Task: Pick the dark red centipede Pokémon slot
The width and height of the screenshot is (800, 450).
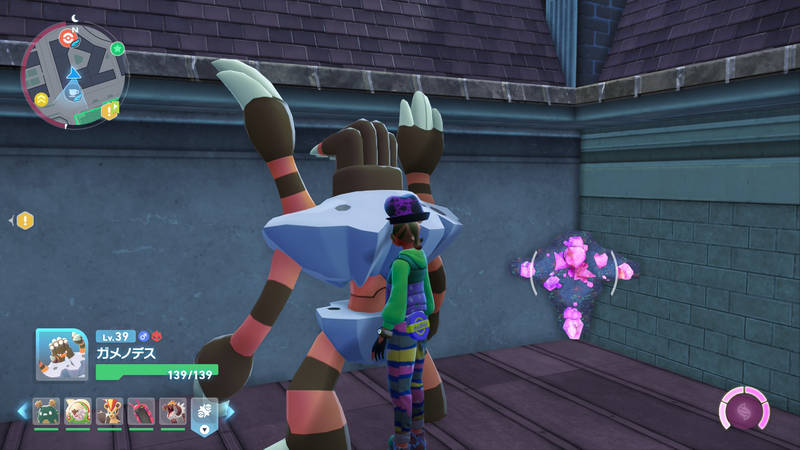Action: pyautogui.click(x=141, y=411)
